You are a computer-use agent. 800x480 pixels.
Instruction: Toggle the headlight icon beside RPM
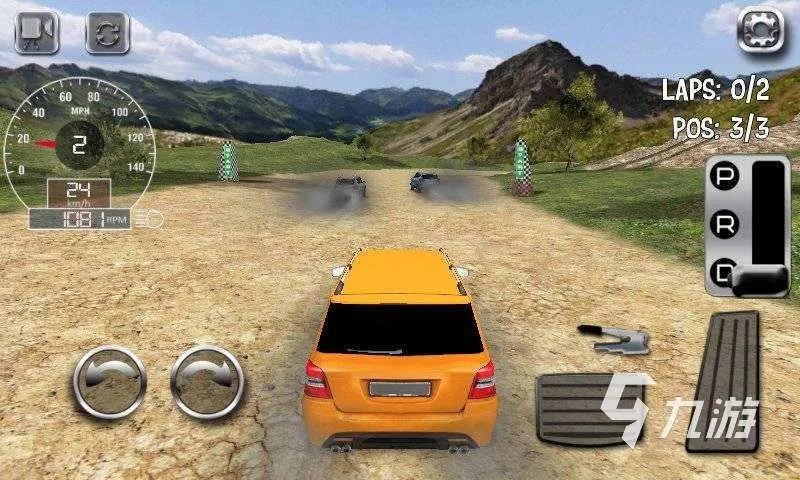(x=155, y=218)
